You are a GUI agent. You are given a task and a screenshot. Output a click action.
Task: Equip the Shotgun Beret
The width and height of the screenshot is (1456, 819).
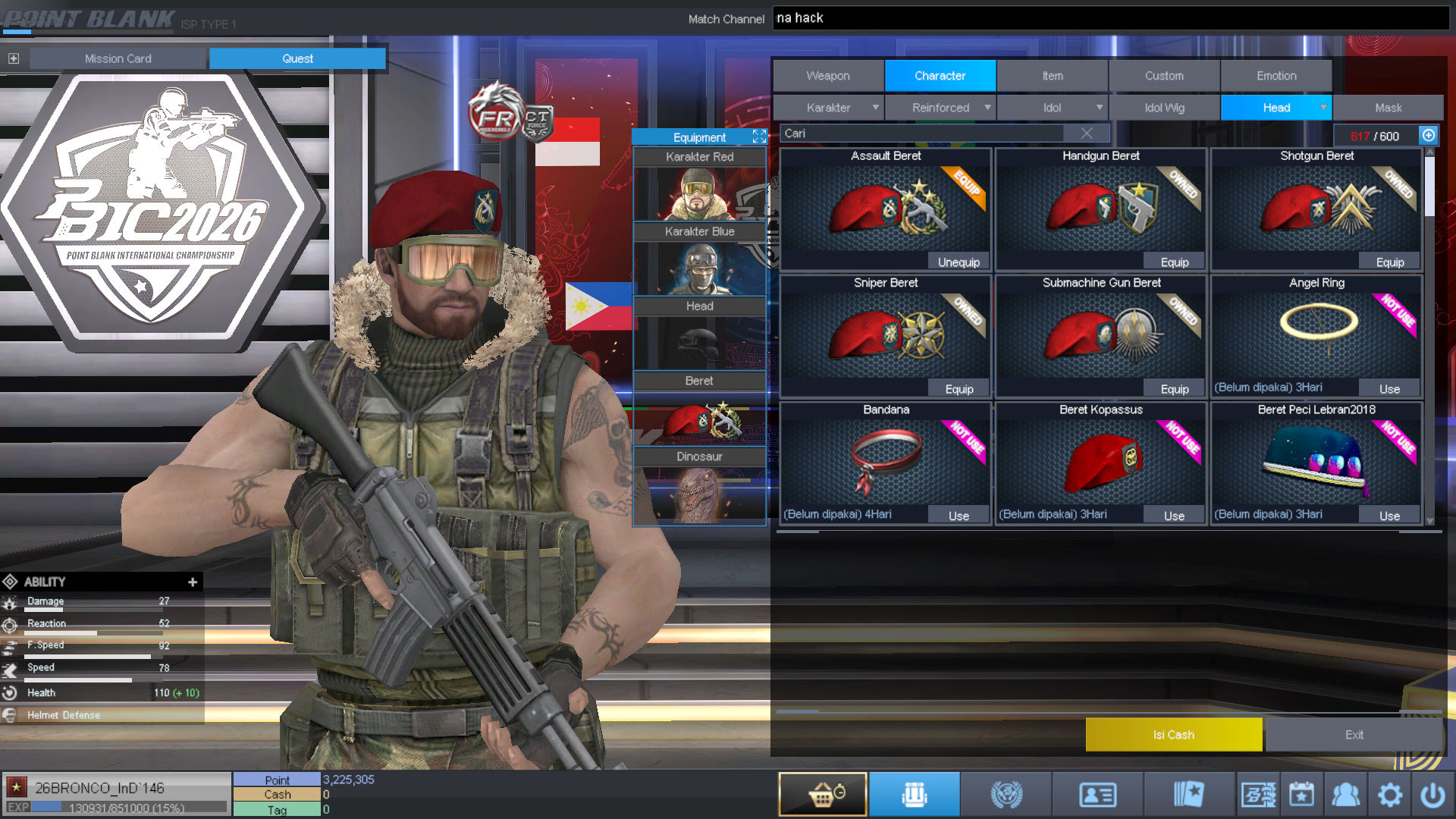point(1389,262)
